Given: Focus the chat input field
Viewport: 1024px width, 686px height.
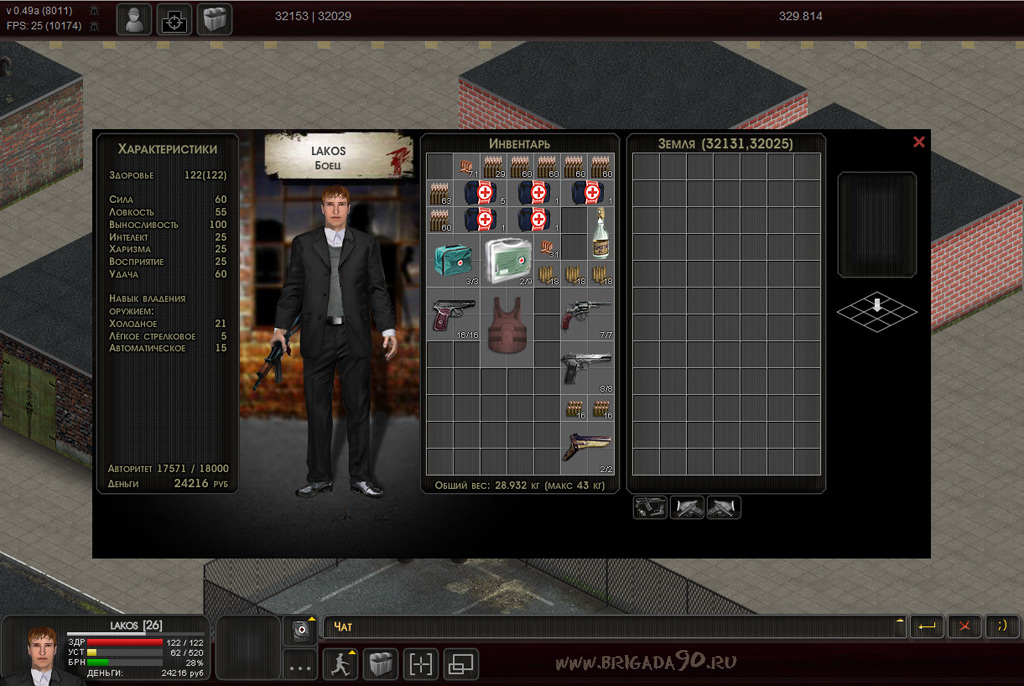Looking at the screenshot, I should pyautogui.click(x=612, y=627).
